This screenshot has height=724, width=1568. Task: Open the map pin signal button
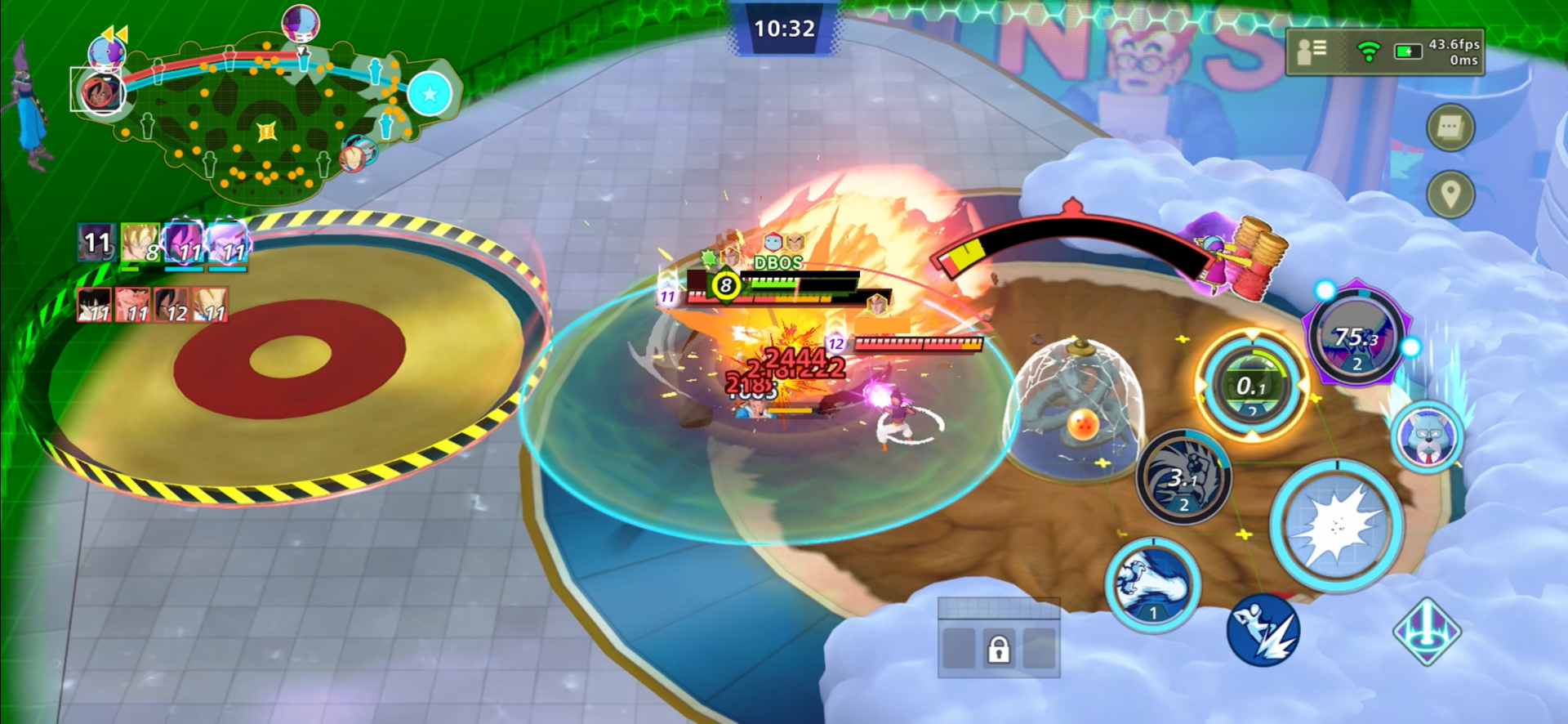1450,194
